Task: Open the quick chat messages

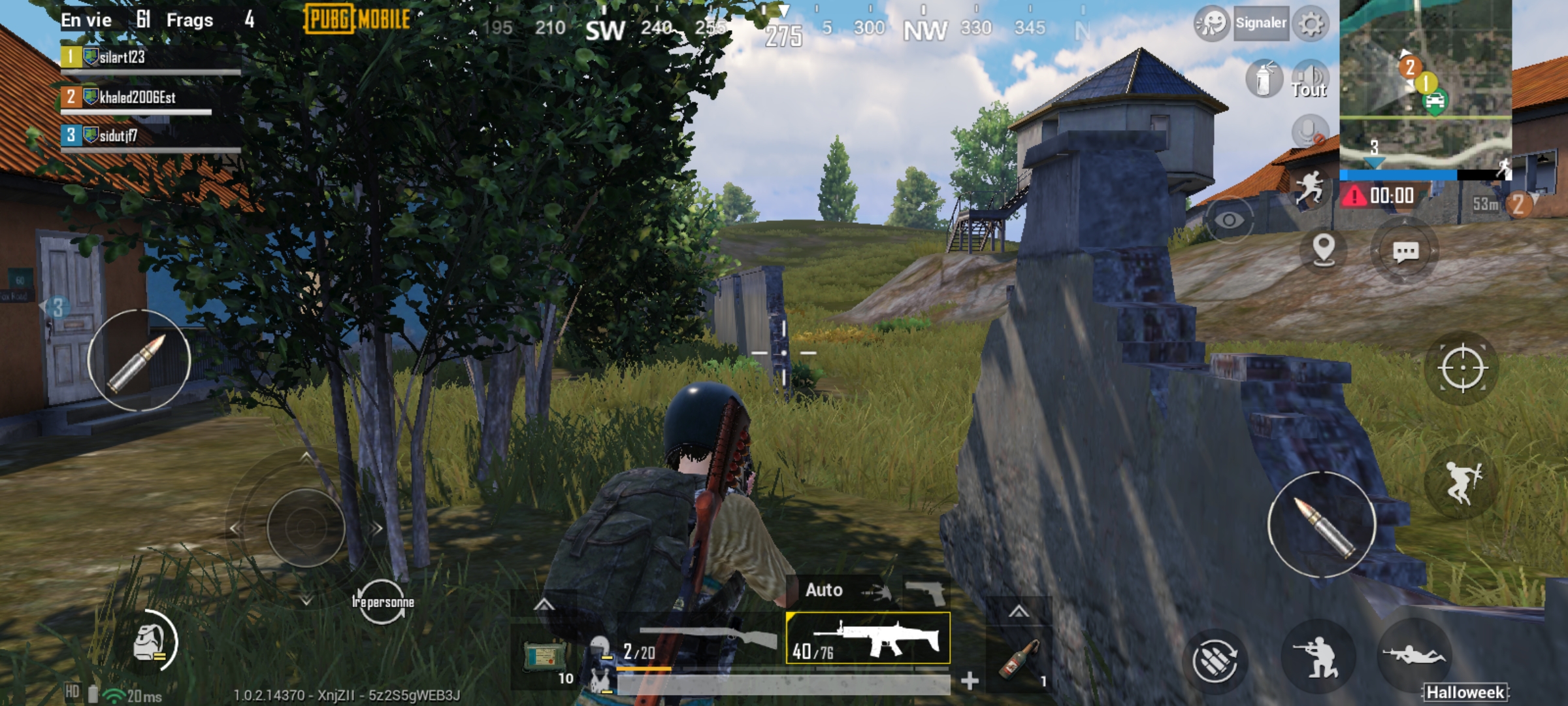Action: 1405,252
